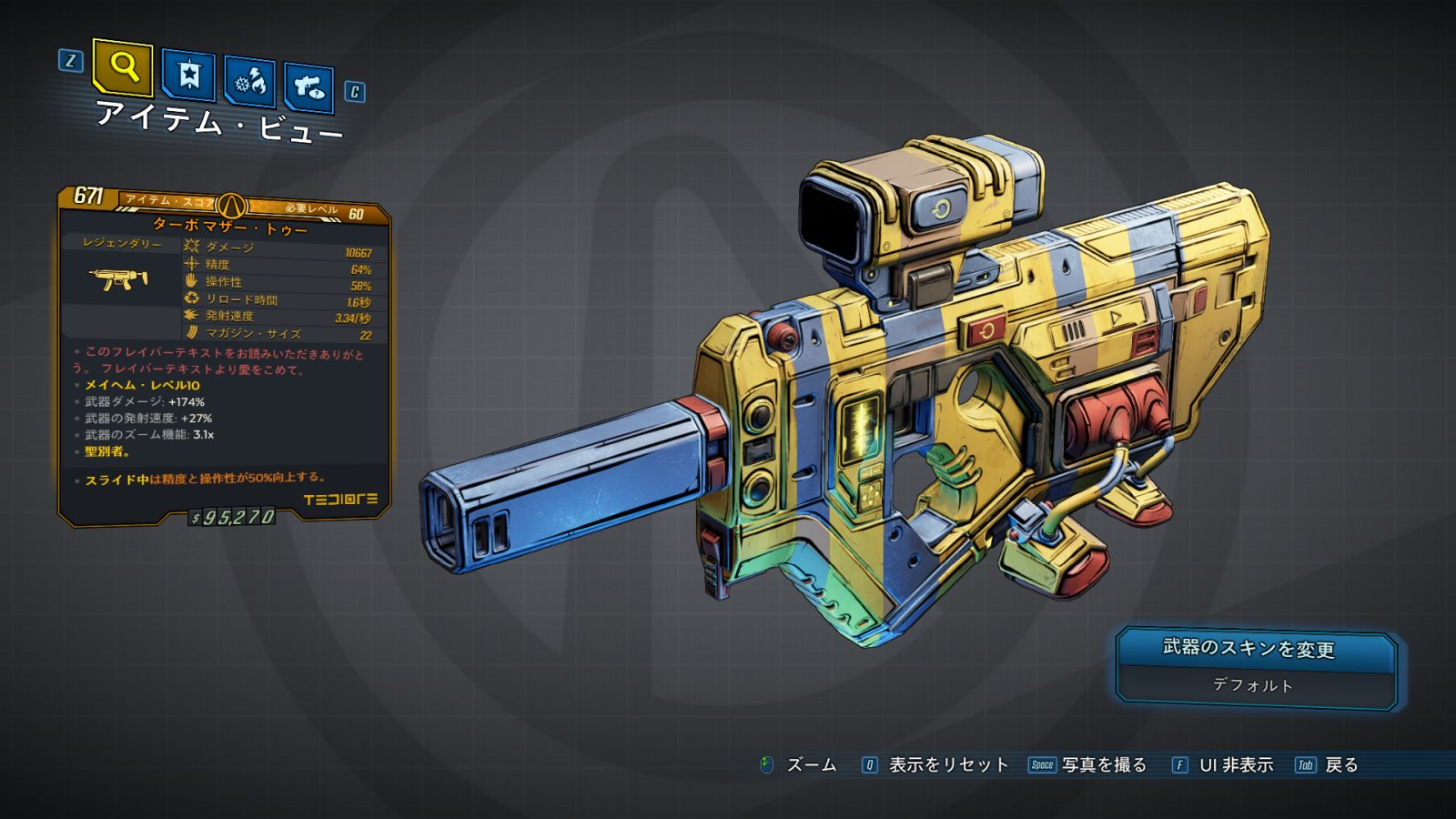Switch to the weapon trinket tab
1456x819 pixels.
coord(308,87)
